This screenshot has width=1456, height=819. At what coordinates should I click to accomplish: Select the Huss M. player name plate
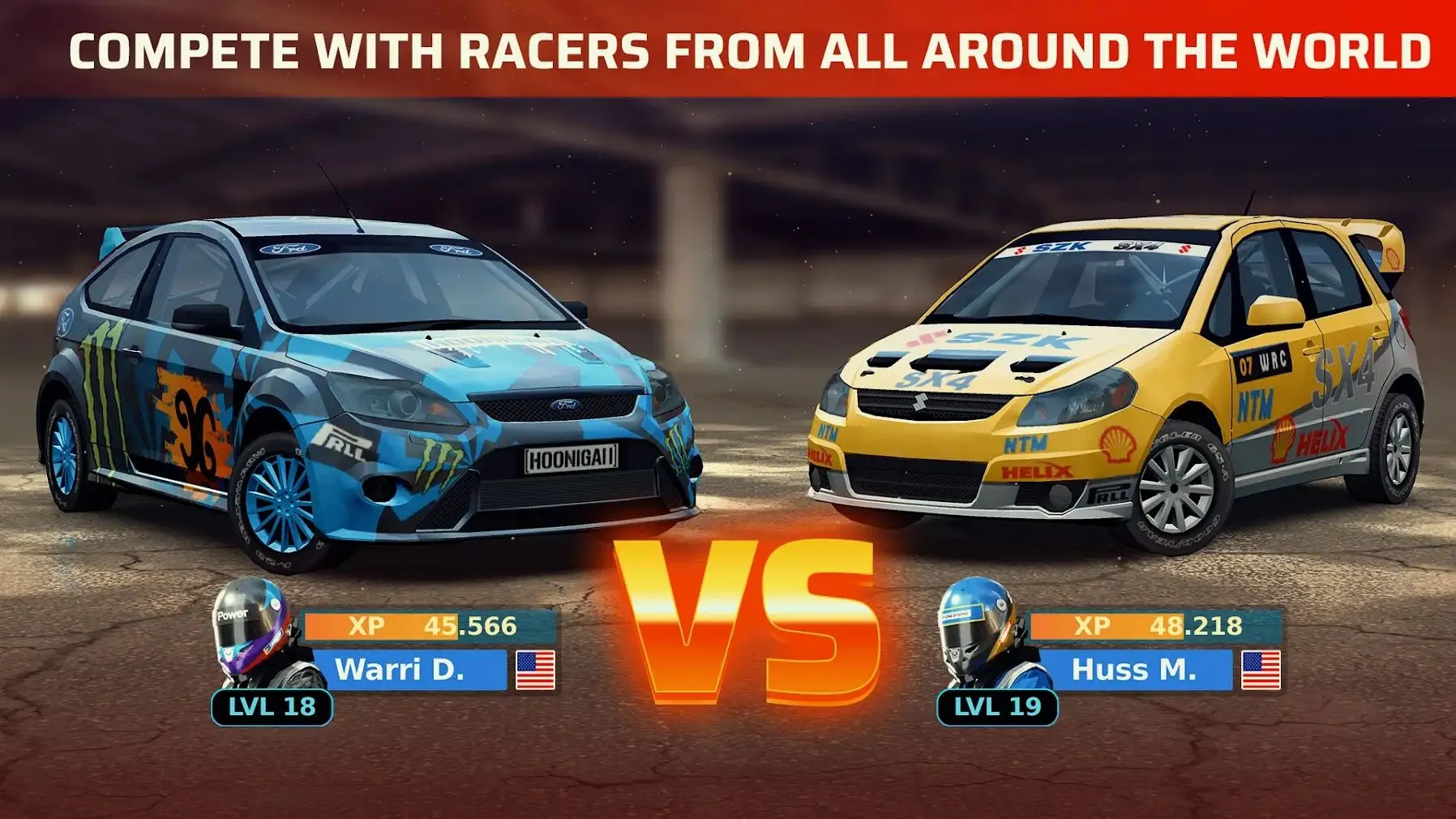pyautogui.click(x=1133, y=670)
